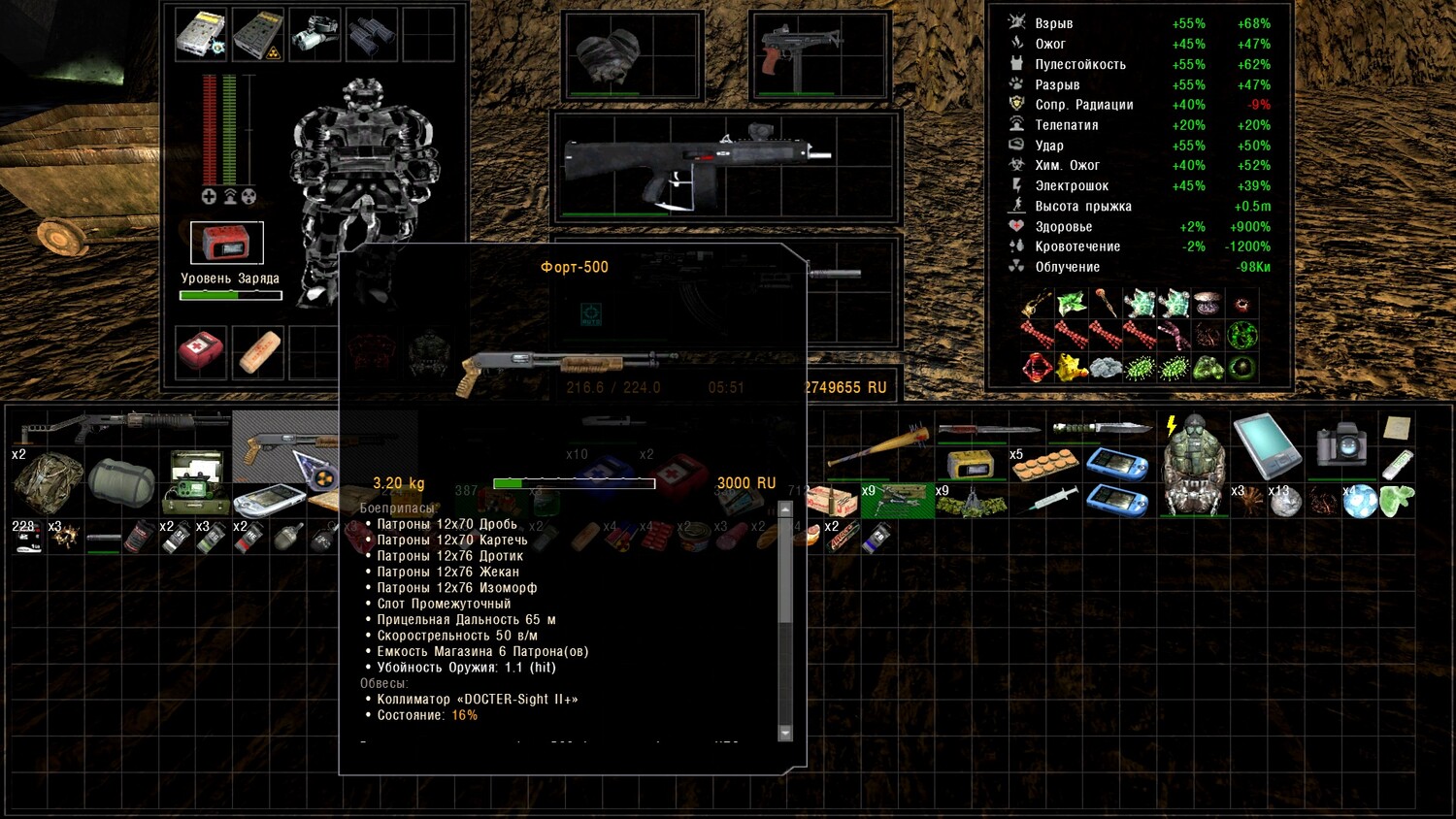Choose the green repair kit case
Viewport: 1456px width, 819px height.
pos(195,482)
